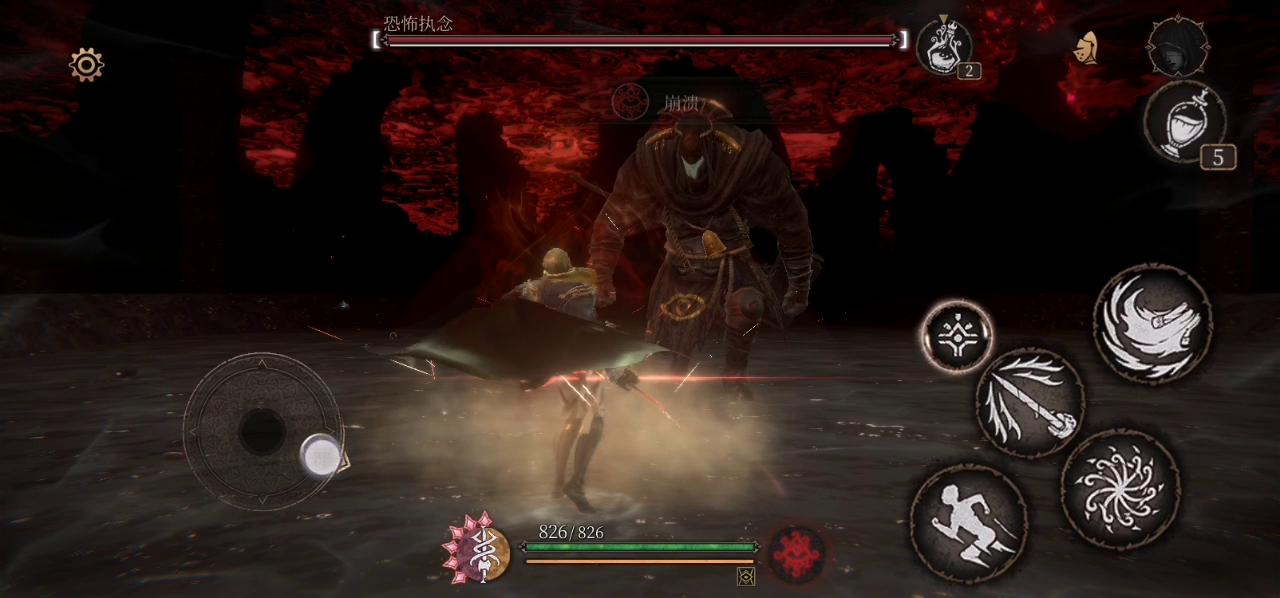Open the hooded character portrait
1280x598 pixels.
1177,46
